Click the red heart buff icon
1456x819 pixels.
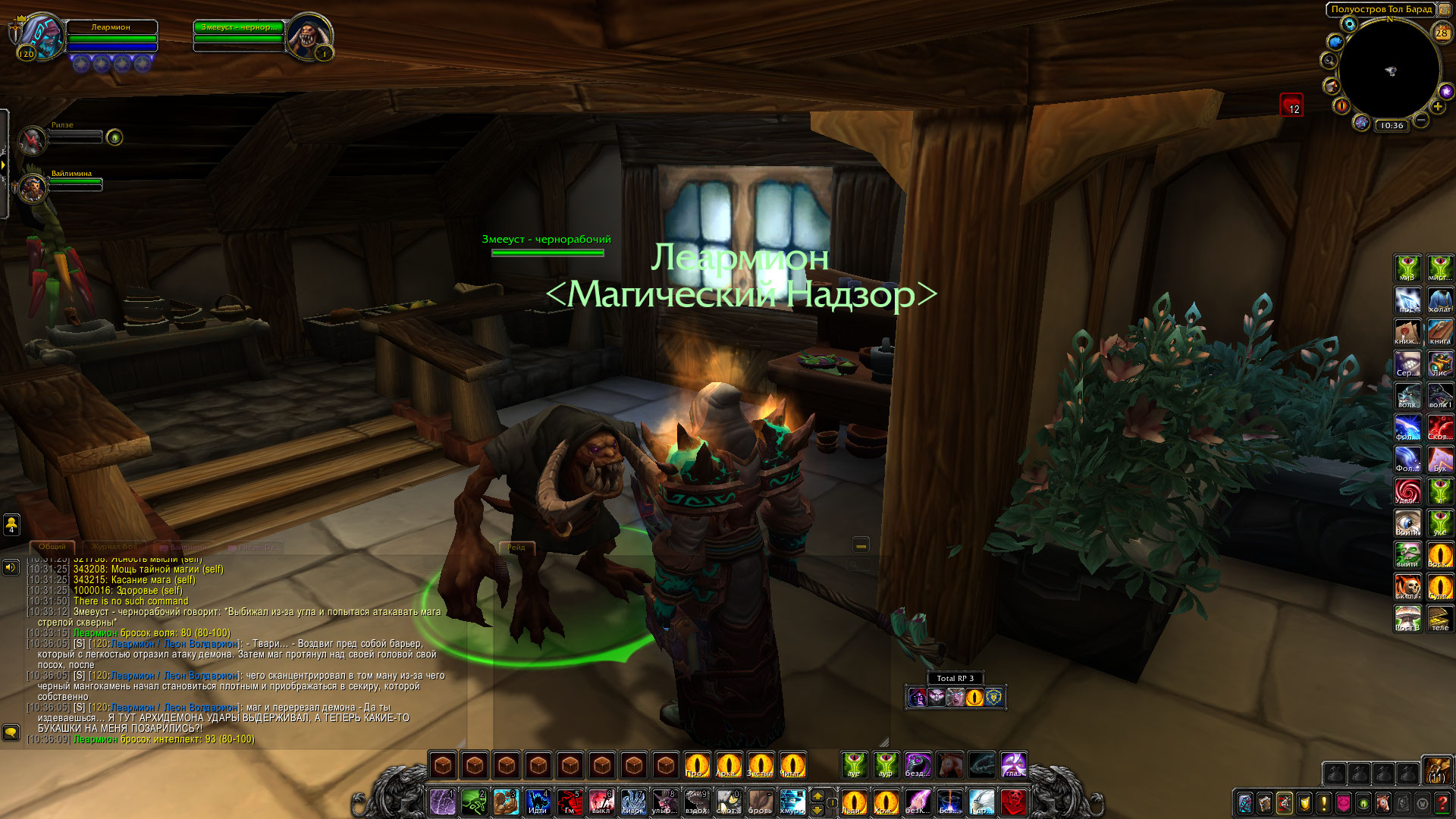pyautogui.click(x=1291, y=105)
